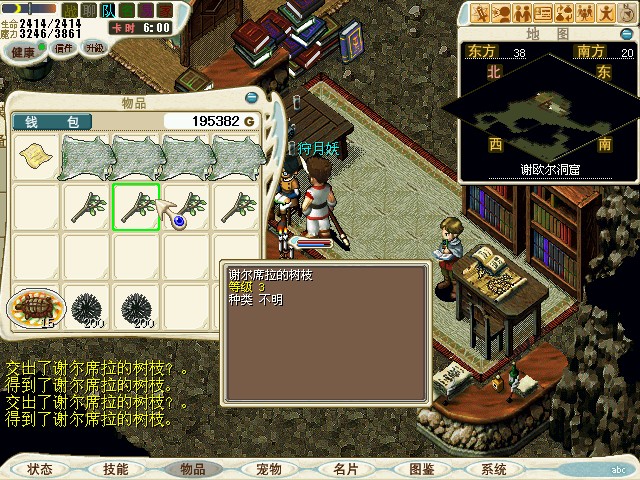Open the 状态 status tab
This screenshot has width=640, height=480.
click(40, 469)
